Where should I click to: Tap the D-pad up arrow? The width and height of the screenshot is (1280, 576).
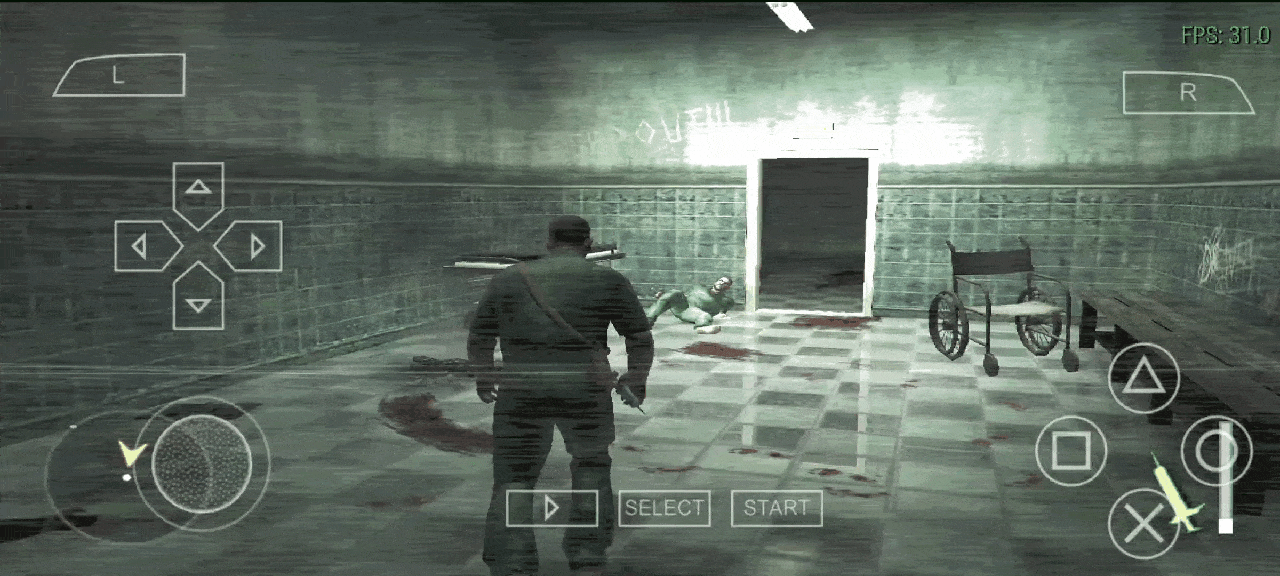click(198, 190)
